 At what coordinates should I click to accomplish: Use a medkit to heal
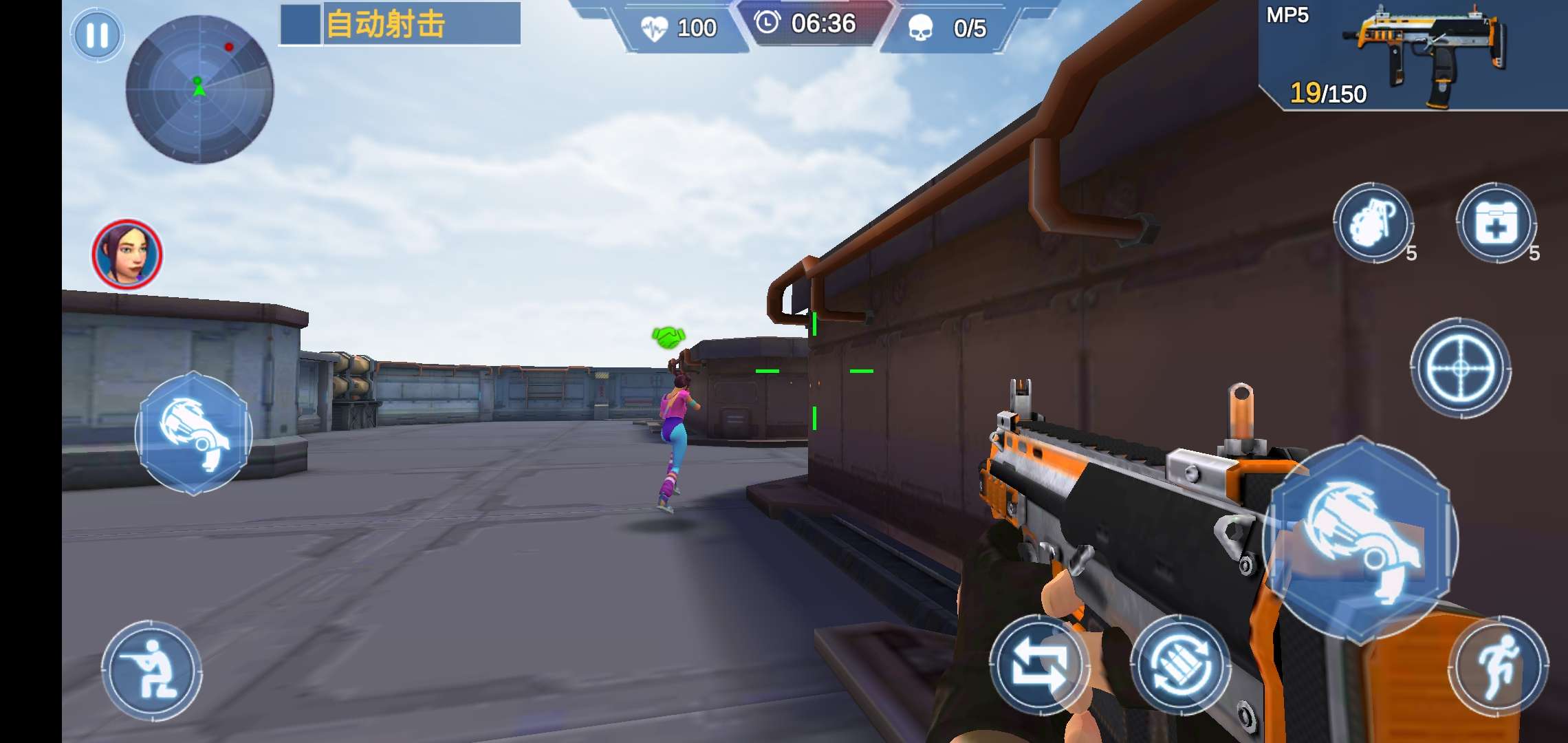1496,223
